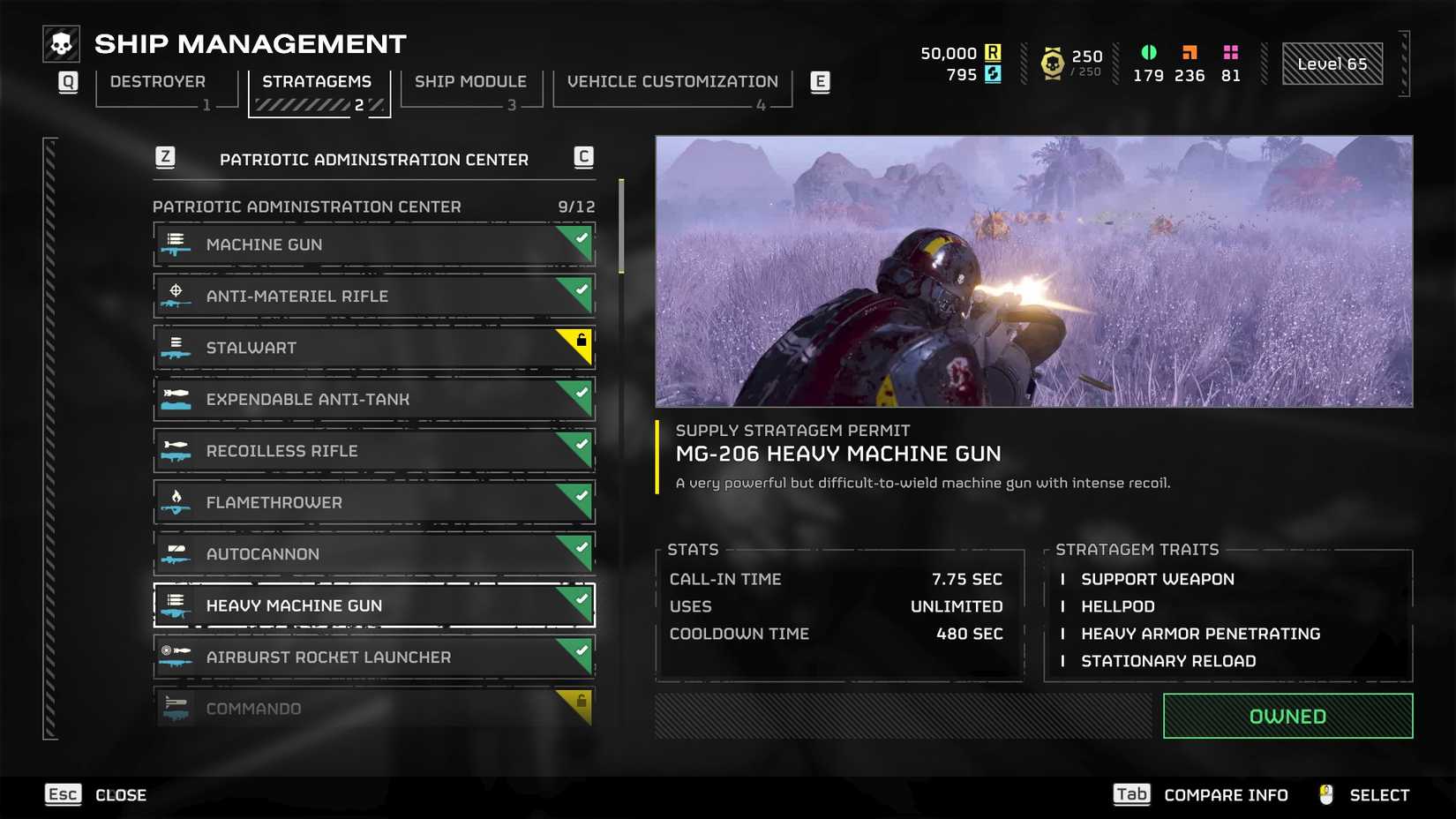
Task: Click the Owned button
Action: [x=1287, y=716]
